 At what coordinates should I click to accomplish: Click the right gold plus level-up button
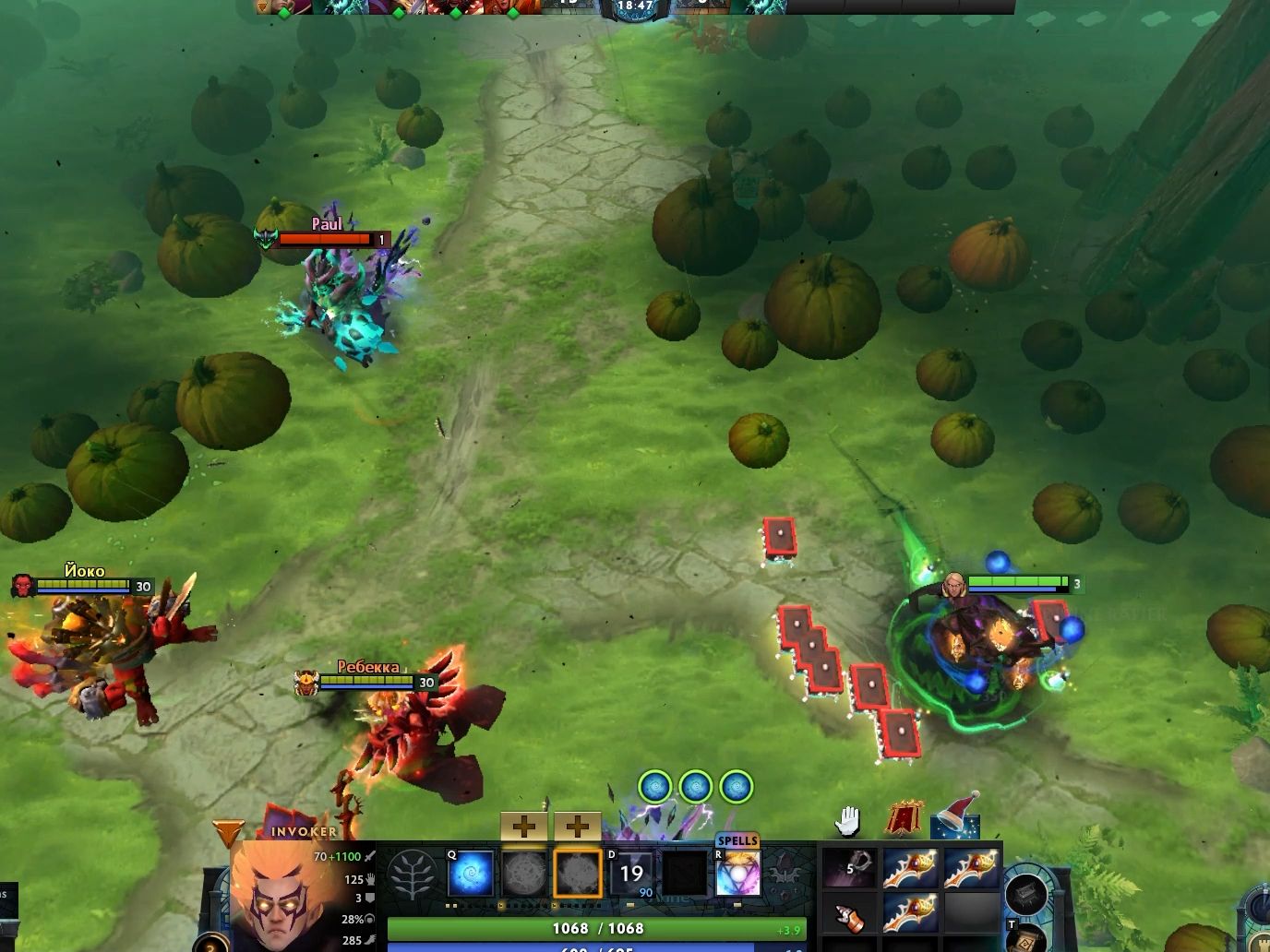[579, 825]
